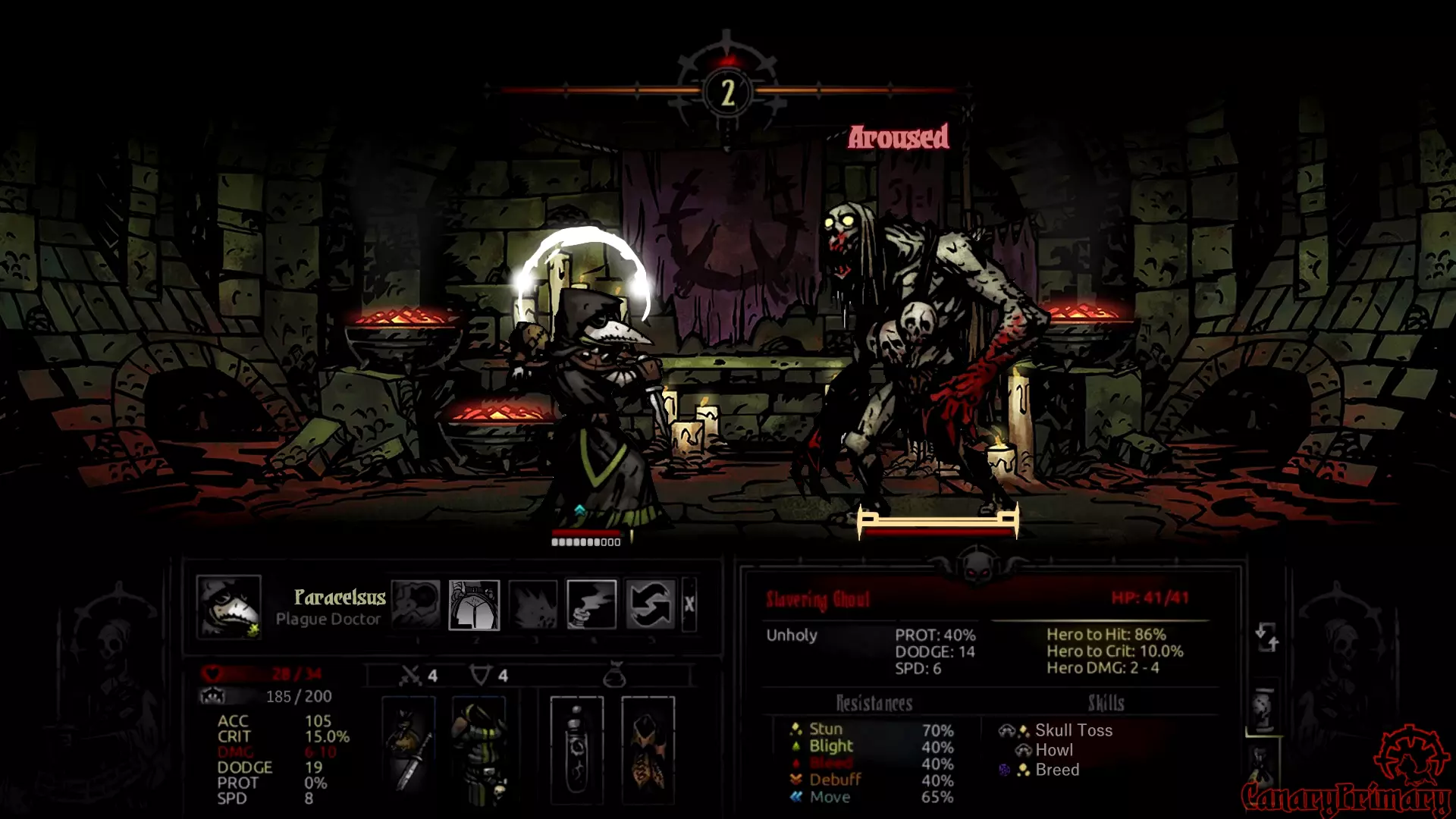Viewport: 1456px width, 819px height.
Task: Pass the turn with the X button
Action: (689, 604)
